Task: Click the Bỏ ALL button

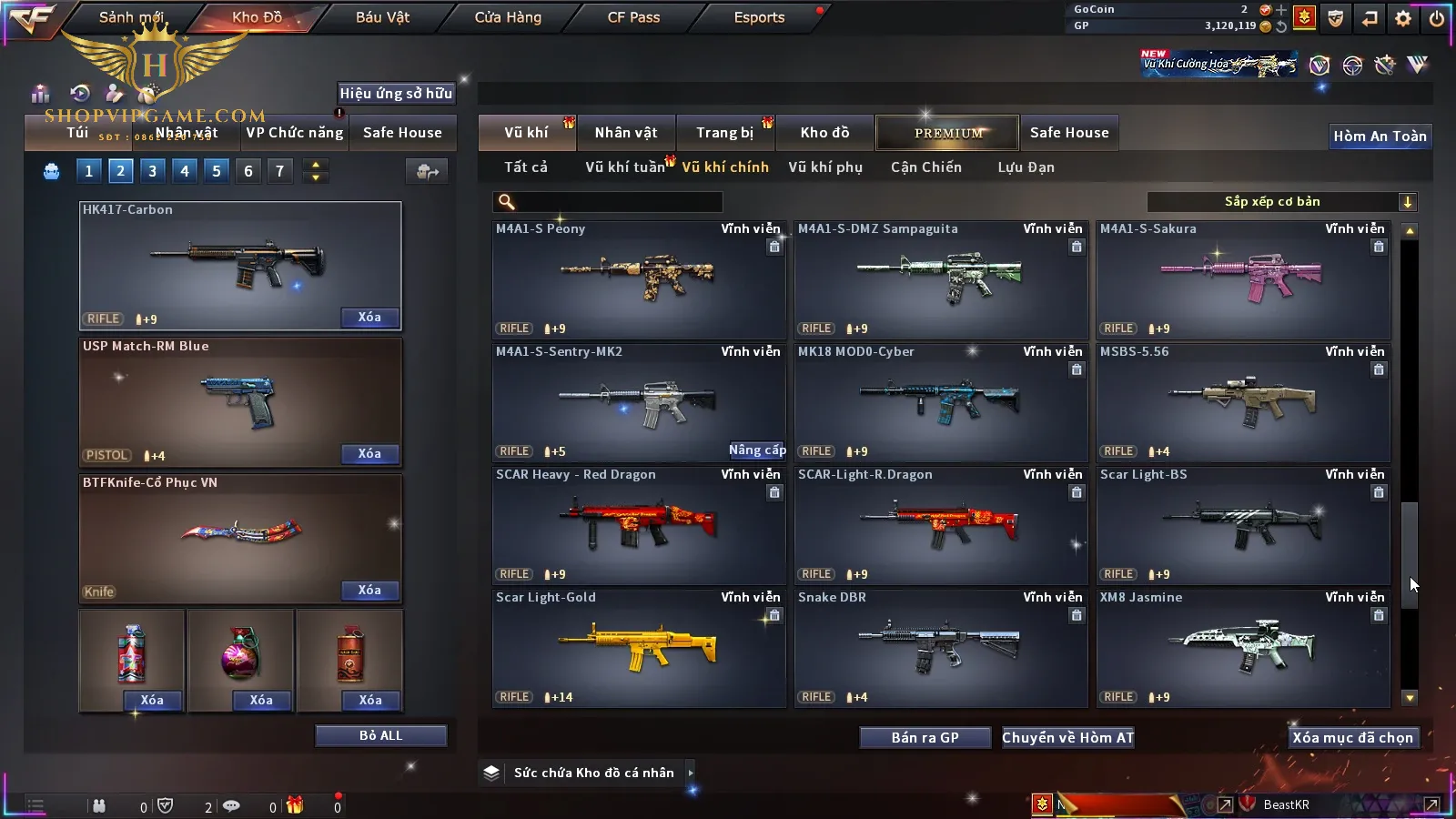Action: point(380,735)
